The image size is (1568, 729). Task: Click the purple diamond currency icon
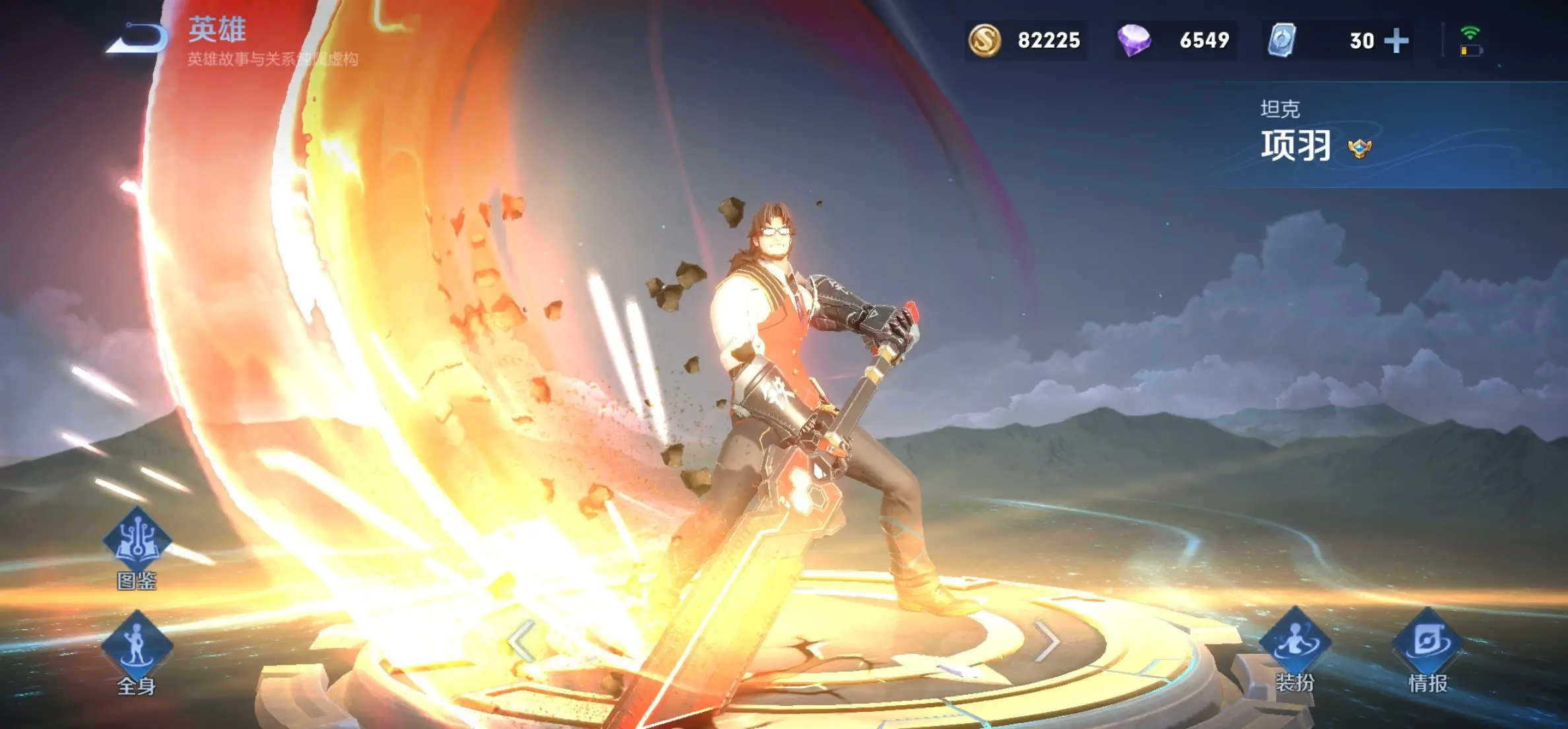pos(1134,40)
